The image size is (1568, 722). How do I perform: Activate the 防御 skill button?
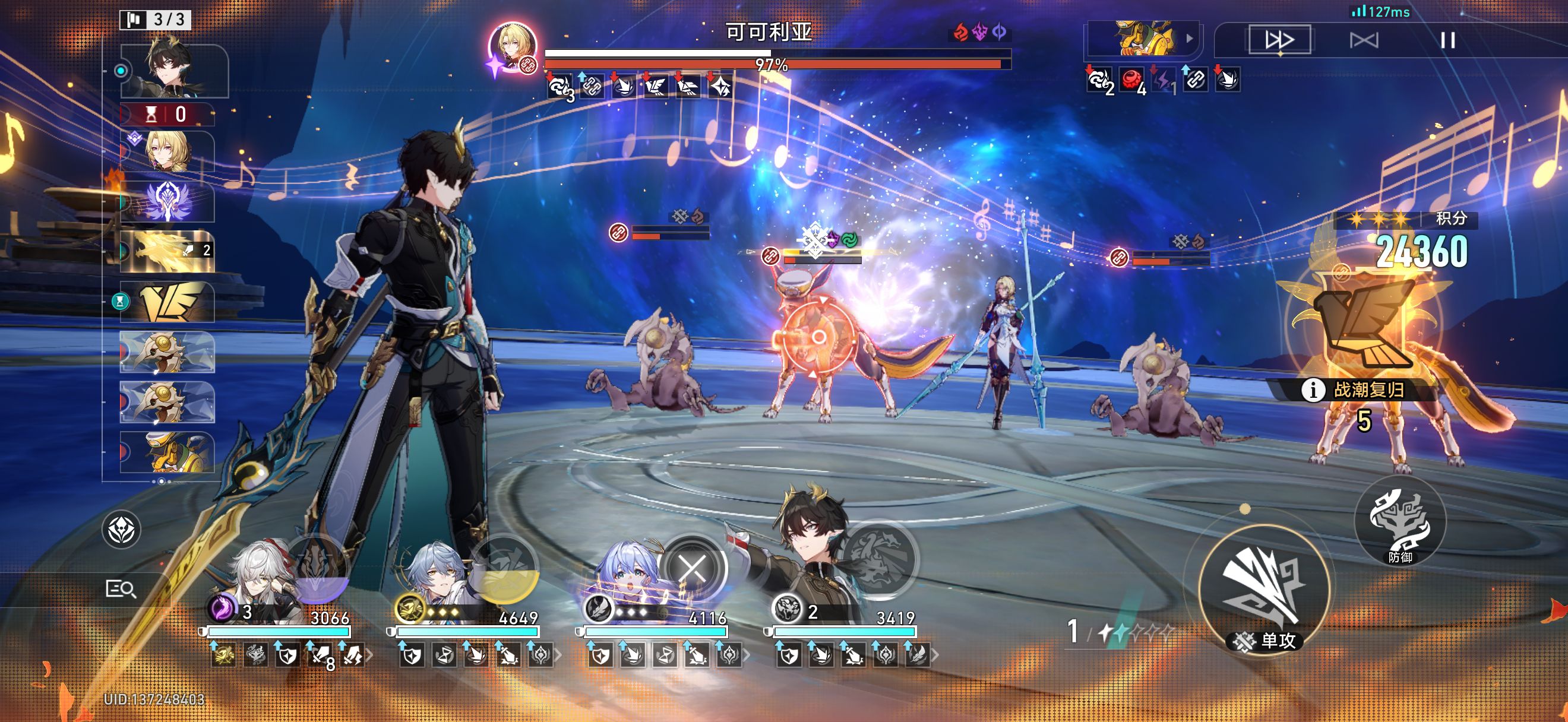pyautogui.click(x=1399, y=522)
